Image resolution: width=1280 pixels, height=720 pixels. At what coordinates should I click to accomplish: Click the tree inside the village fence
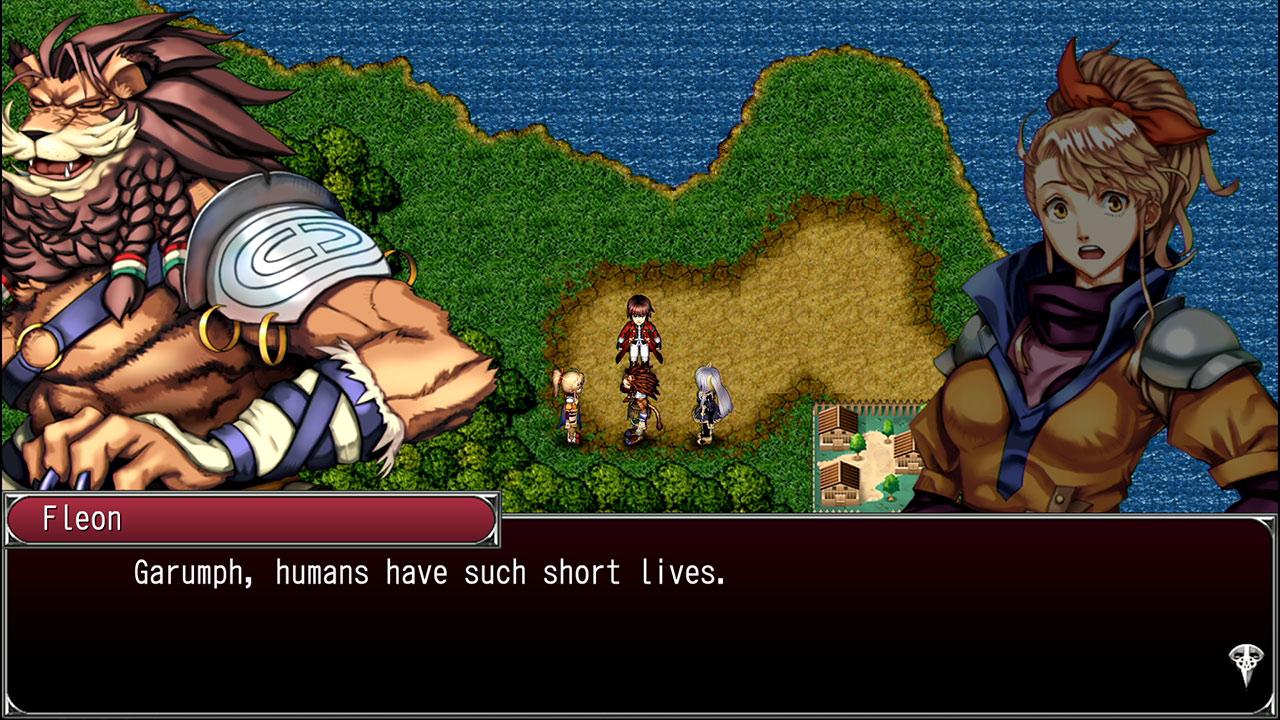click(857, 445)
